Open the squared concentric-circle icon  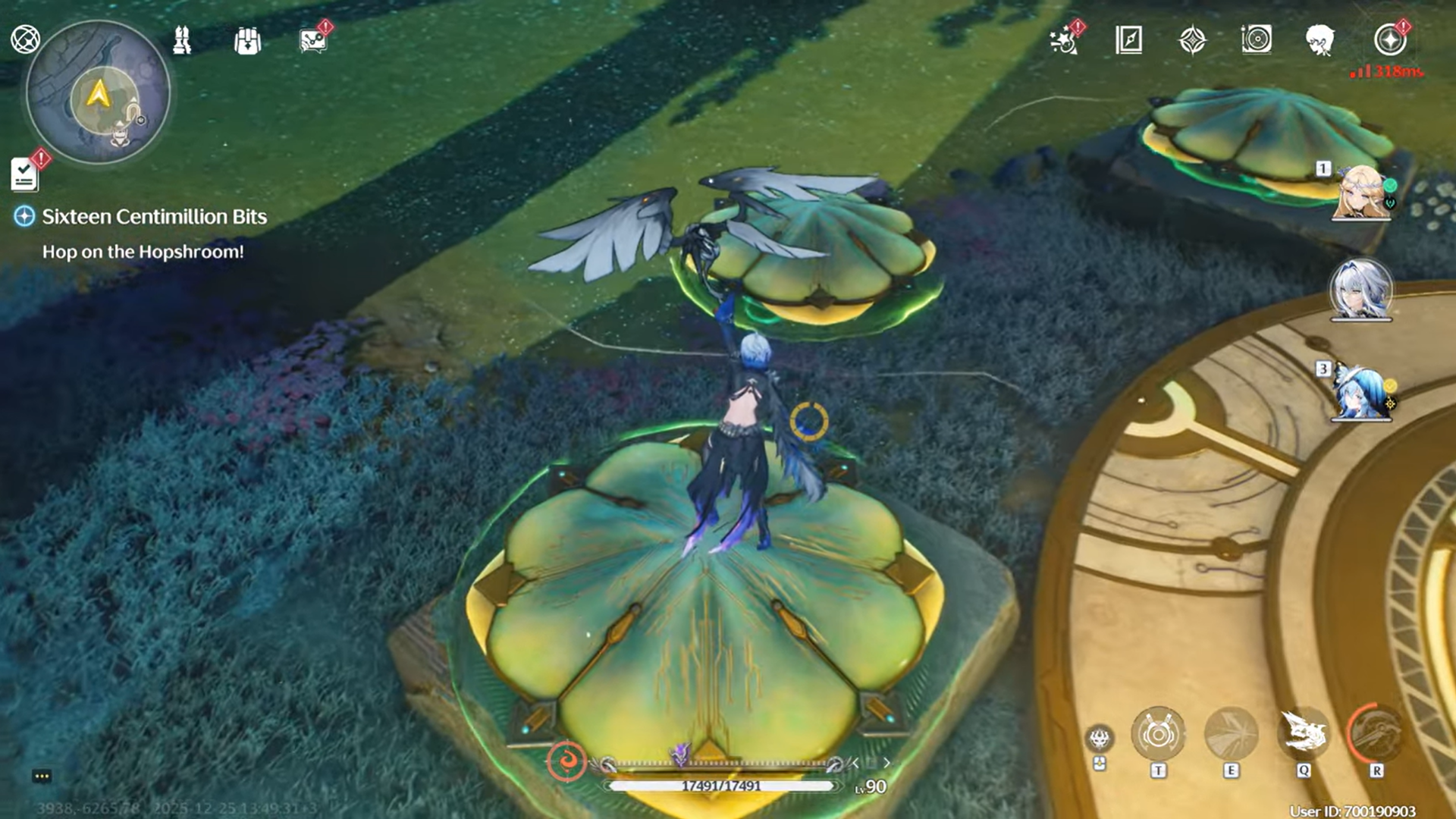[1256, 39]
